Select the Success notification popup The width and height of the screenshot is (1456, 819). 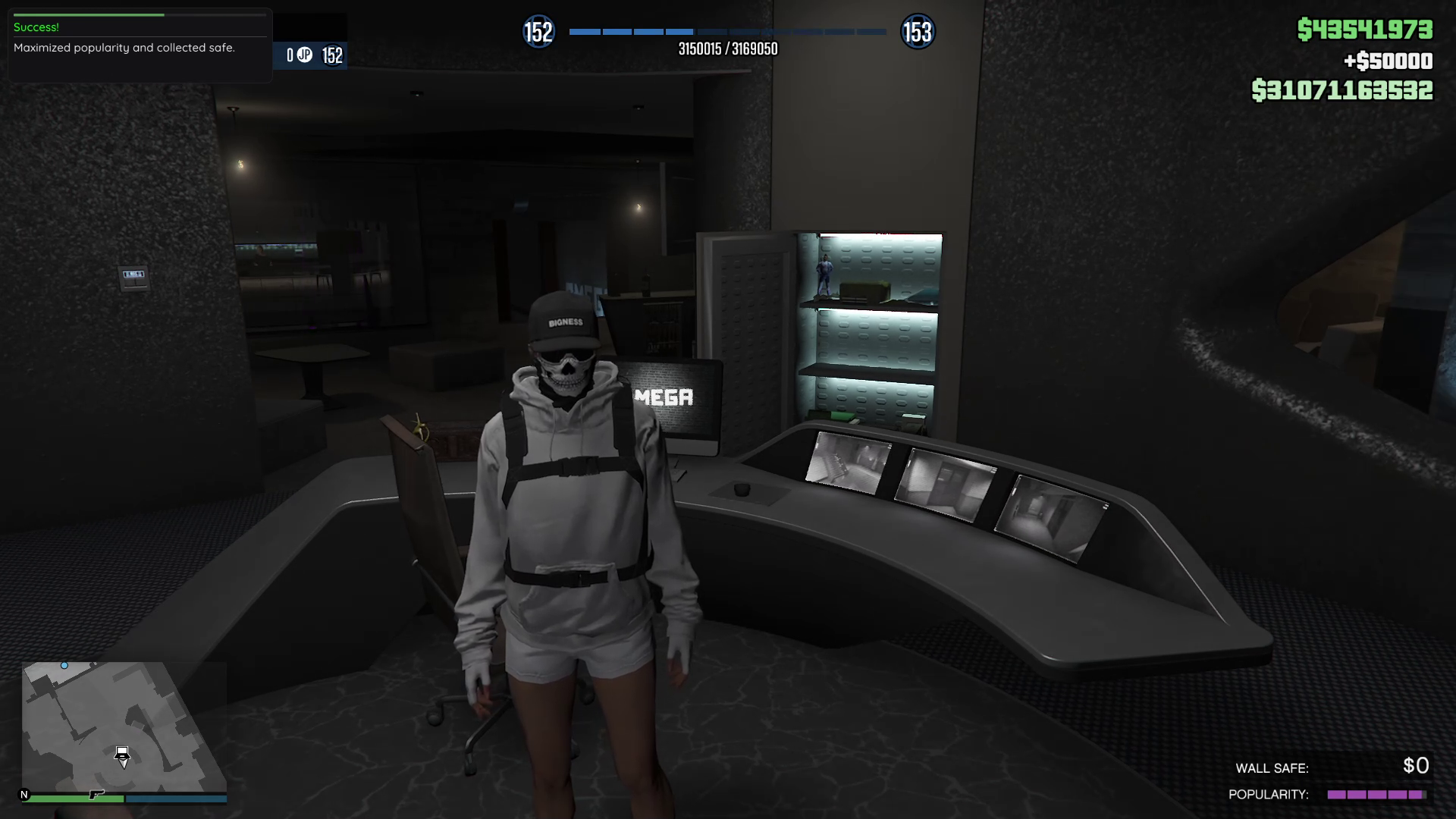140,45
